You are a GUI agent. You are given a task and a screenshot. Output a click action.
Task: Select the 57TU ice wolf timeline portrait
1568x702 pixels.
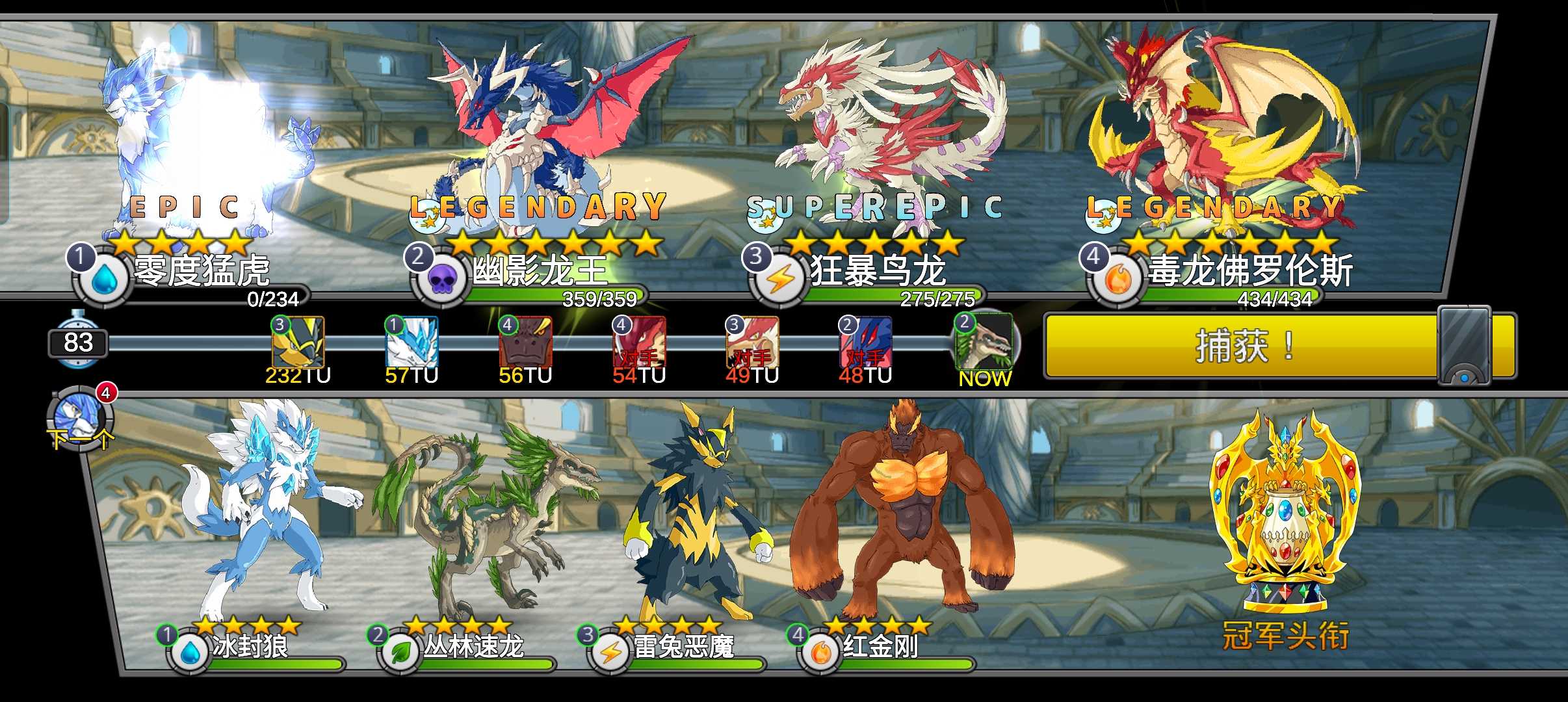[x=412, y=343]
